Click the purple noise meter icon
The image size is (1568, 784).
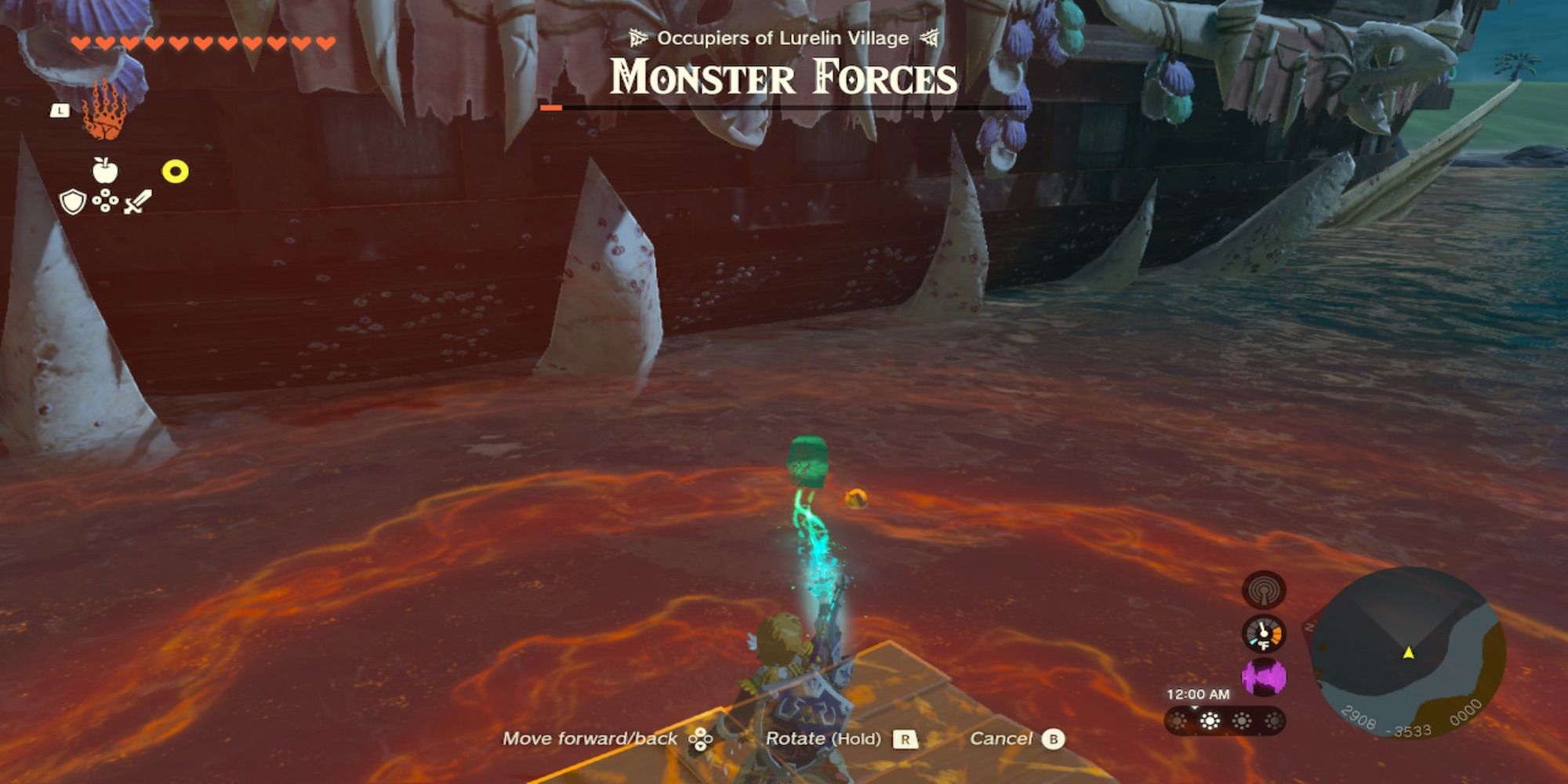click(1264, 675)
